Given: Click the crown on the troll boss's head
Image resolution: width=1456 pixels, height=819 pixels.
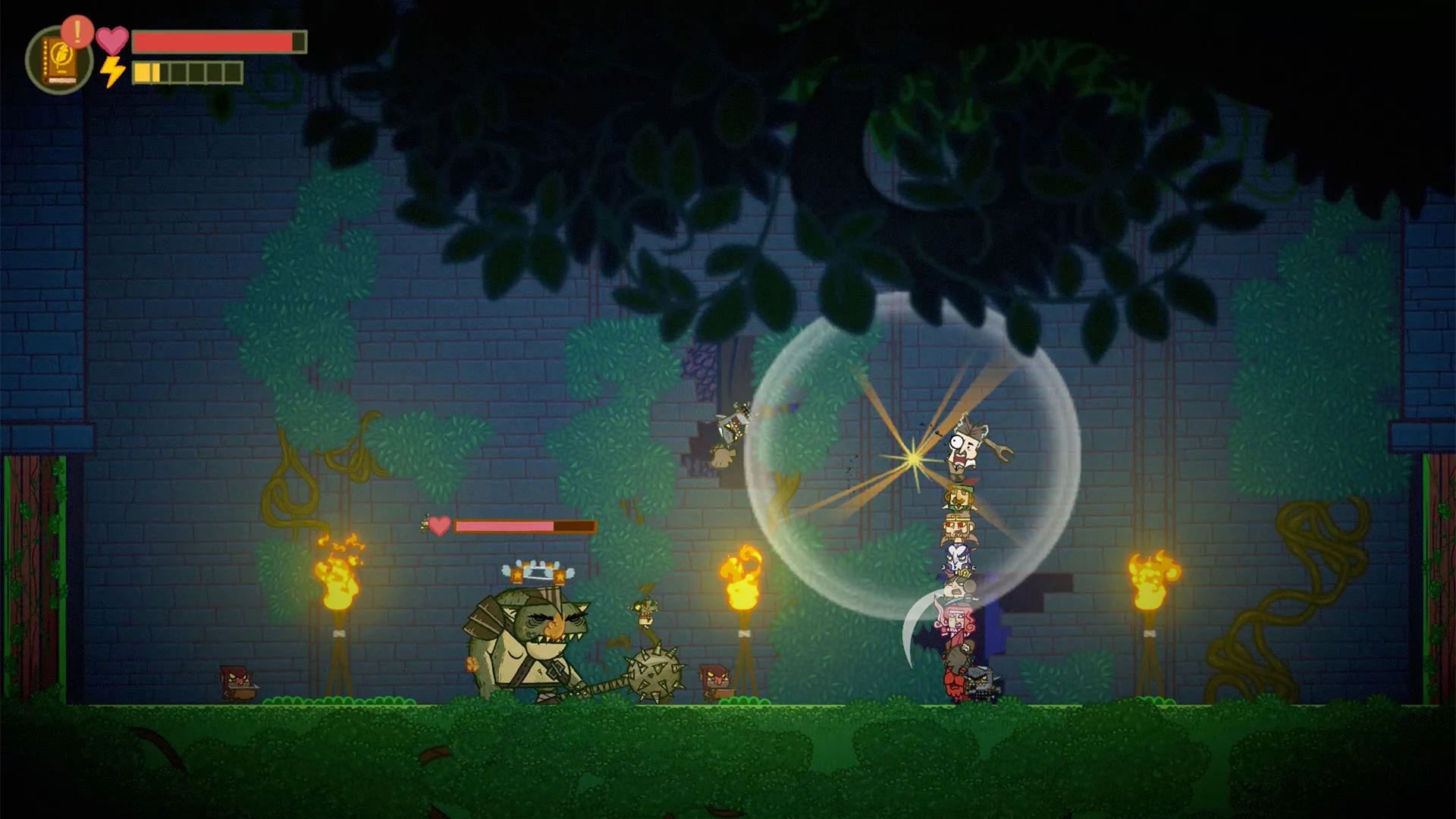Looking at the screenshot, I should [532, 571].
